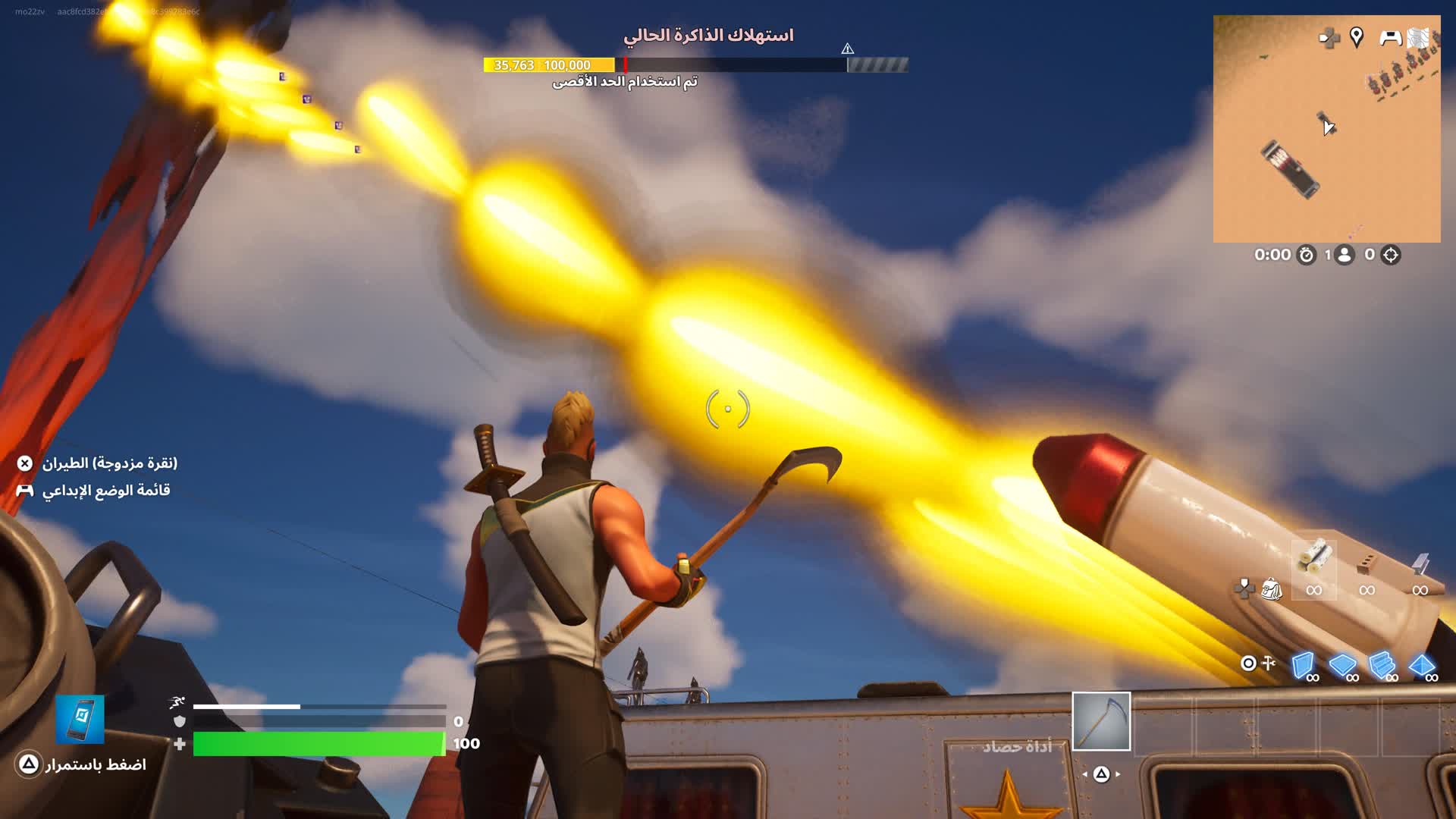The height and width of the screenshot is (819, 1456).
Task: Select the stairs building piece
Action: [1382, 666]
